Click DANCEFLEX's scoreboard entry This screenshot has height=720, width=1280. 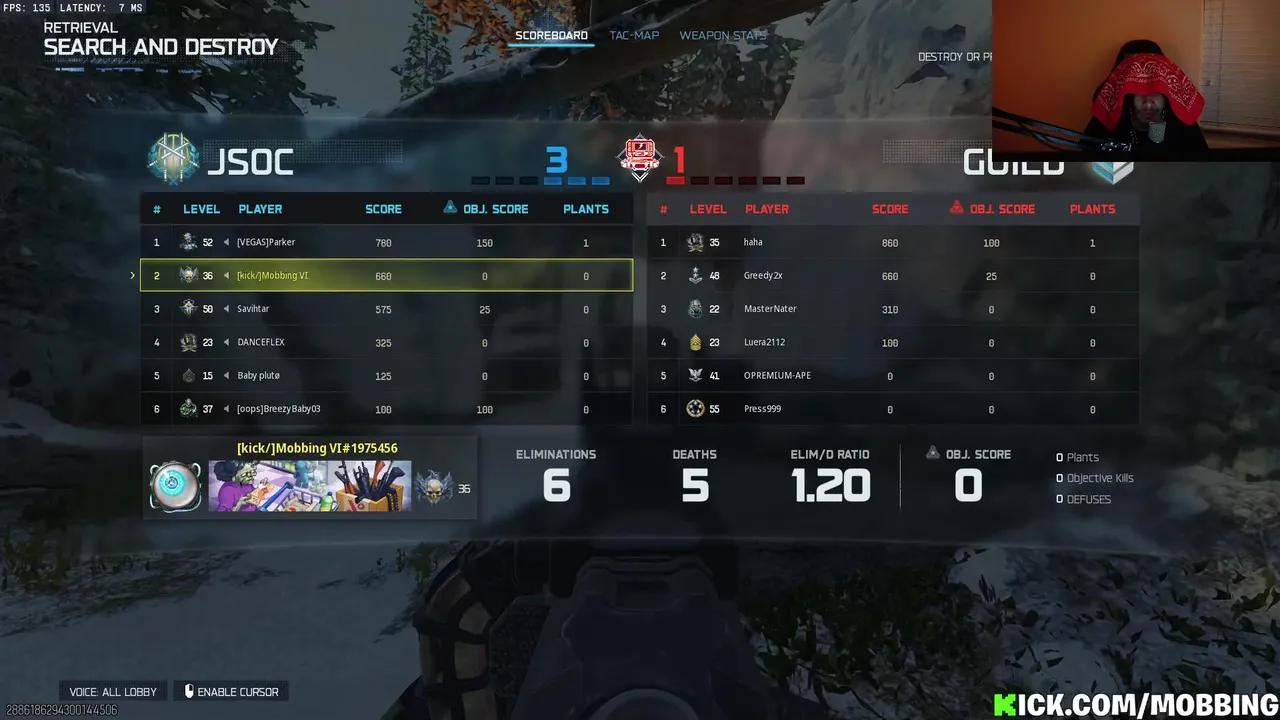(x=386, y=342)
